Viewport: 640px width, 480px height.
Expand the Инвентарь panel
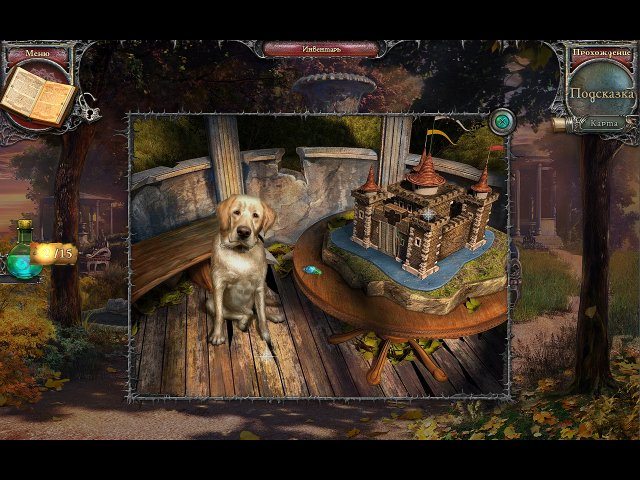[x=322, y=48]
